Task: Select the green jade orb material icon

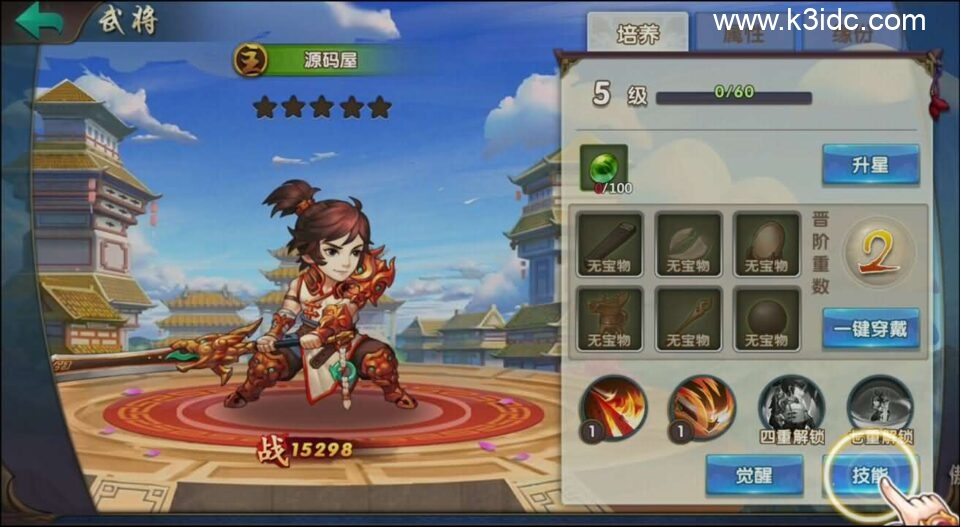Action: 604,167
